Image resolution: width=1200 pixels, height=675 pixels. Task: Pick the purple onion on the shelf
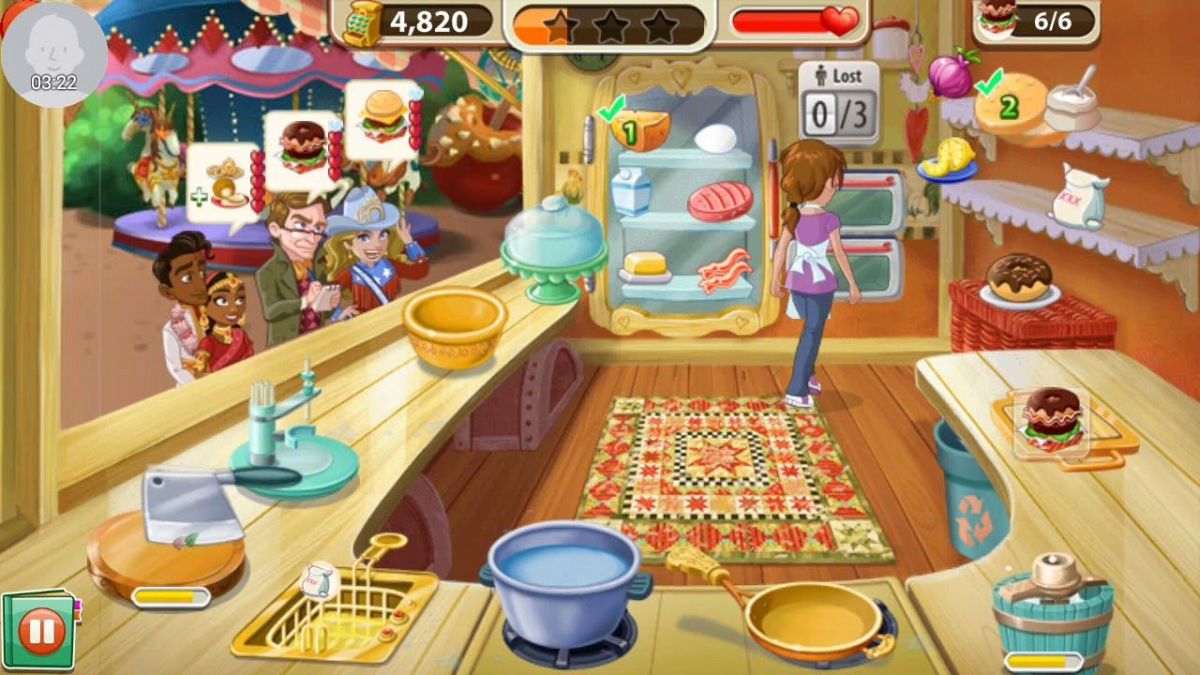948,75
